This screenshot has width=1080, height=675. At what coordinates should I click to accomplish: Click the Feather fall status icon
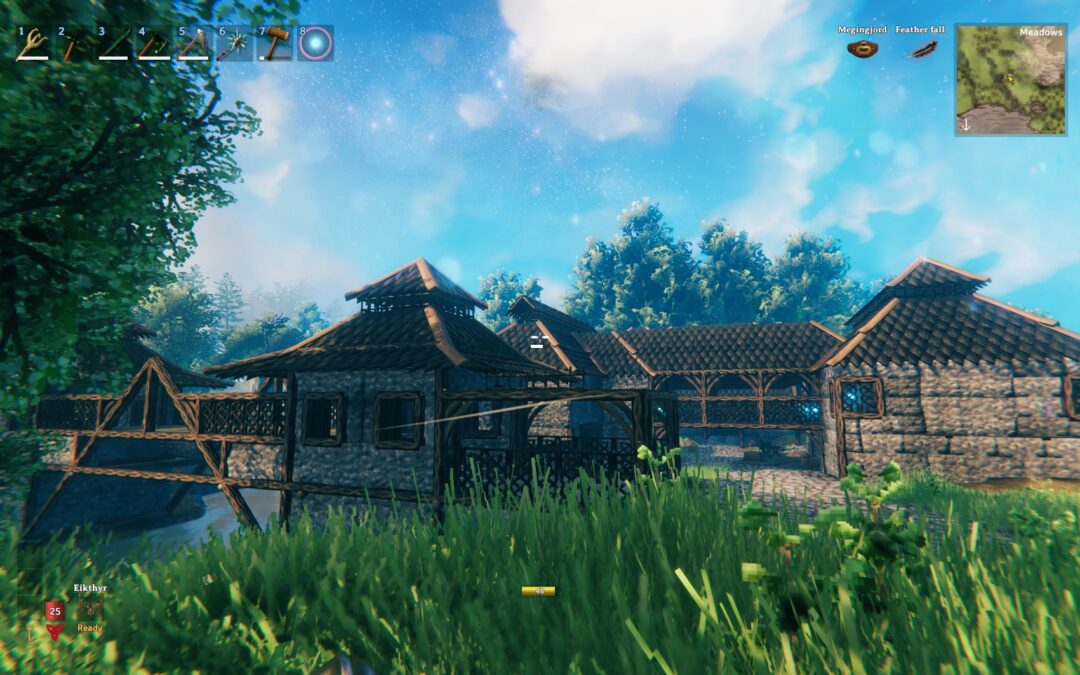coord(920,48)
